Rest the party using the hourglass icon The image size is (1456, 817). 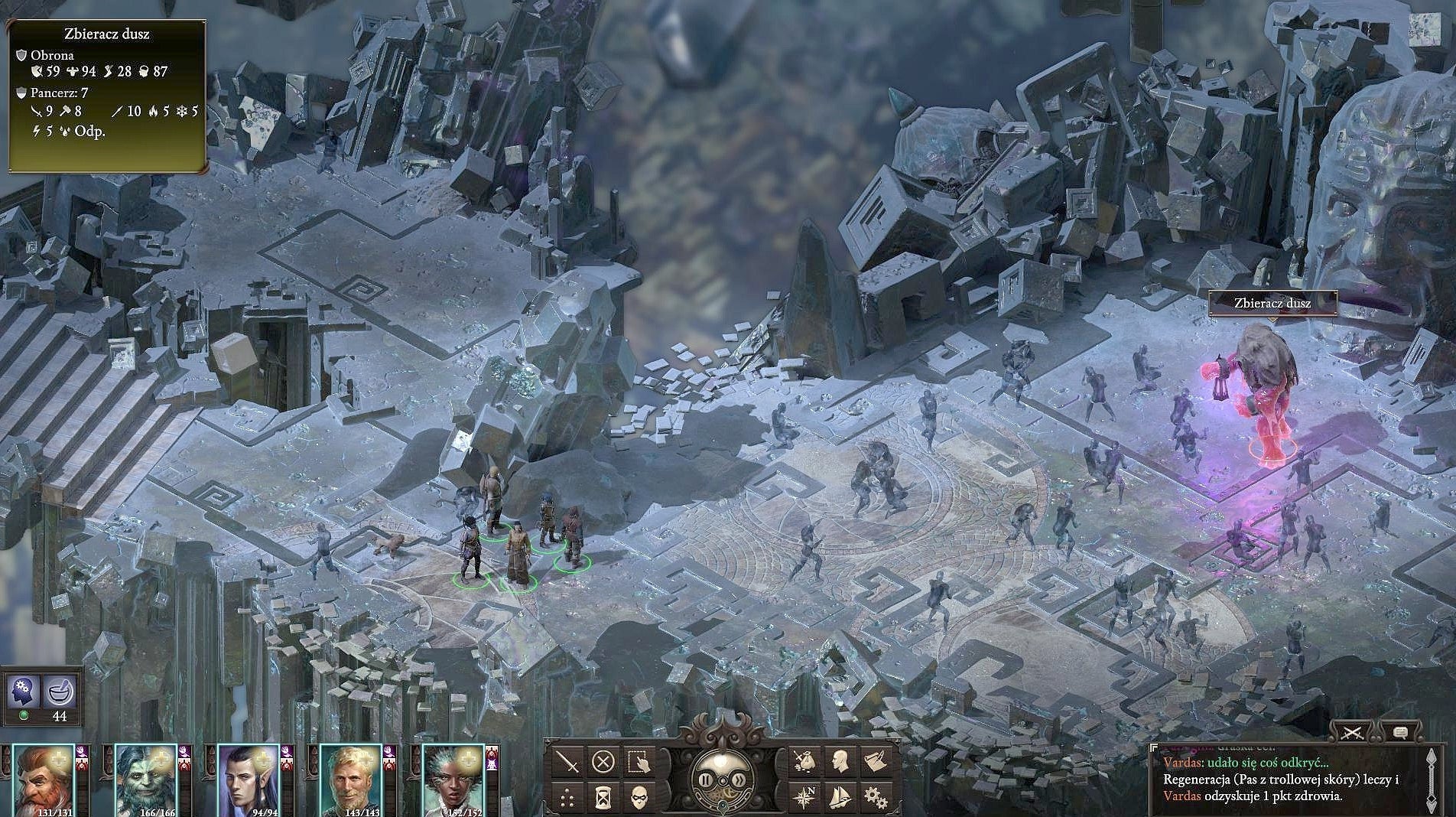click(x=602, y=796)
